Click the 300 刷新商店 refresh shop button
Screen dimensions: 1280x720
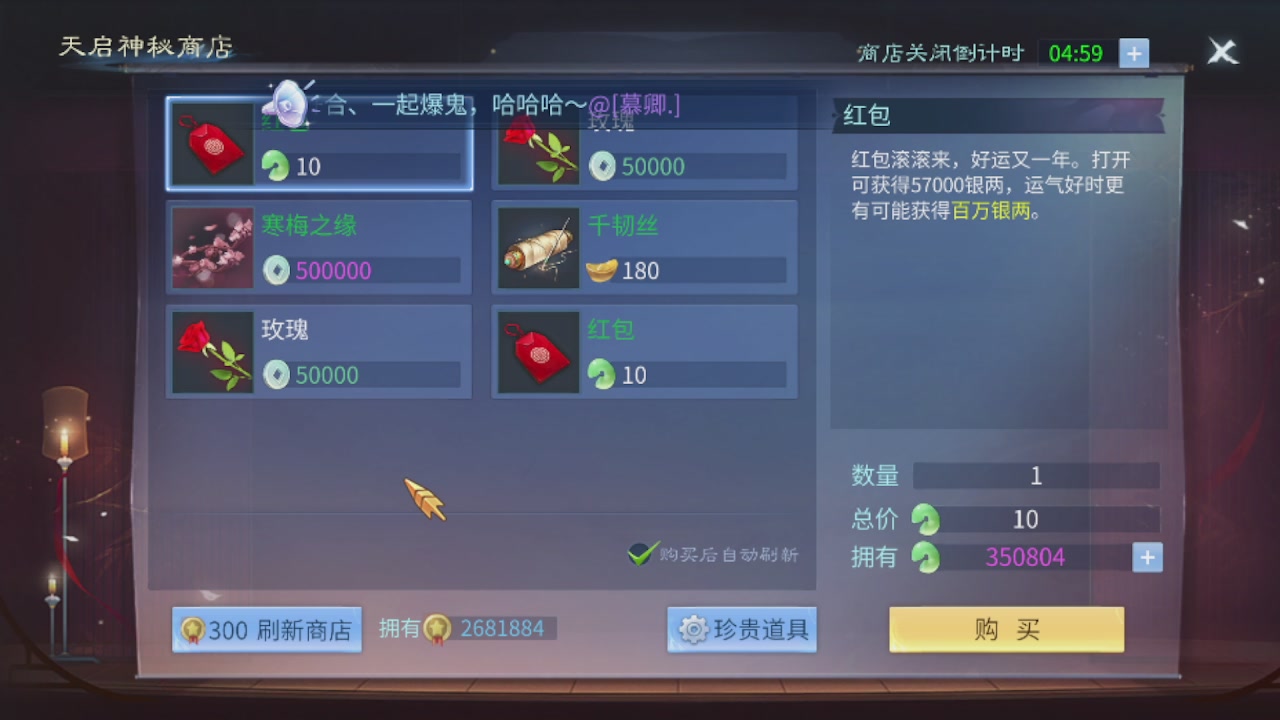pos(266,629)
